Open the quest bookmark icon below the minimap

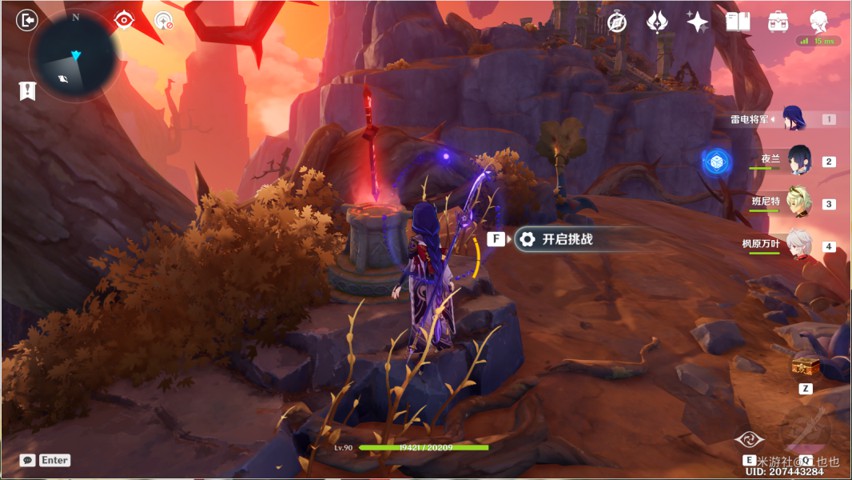[x=27, y=91]
